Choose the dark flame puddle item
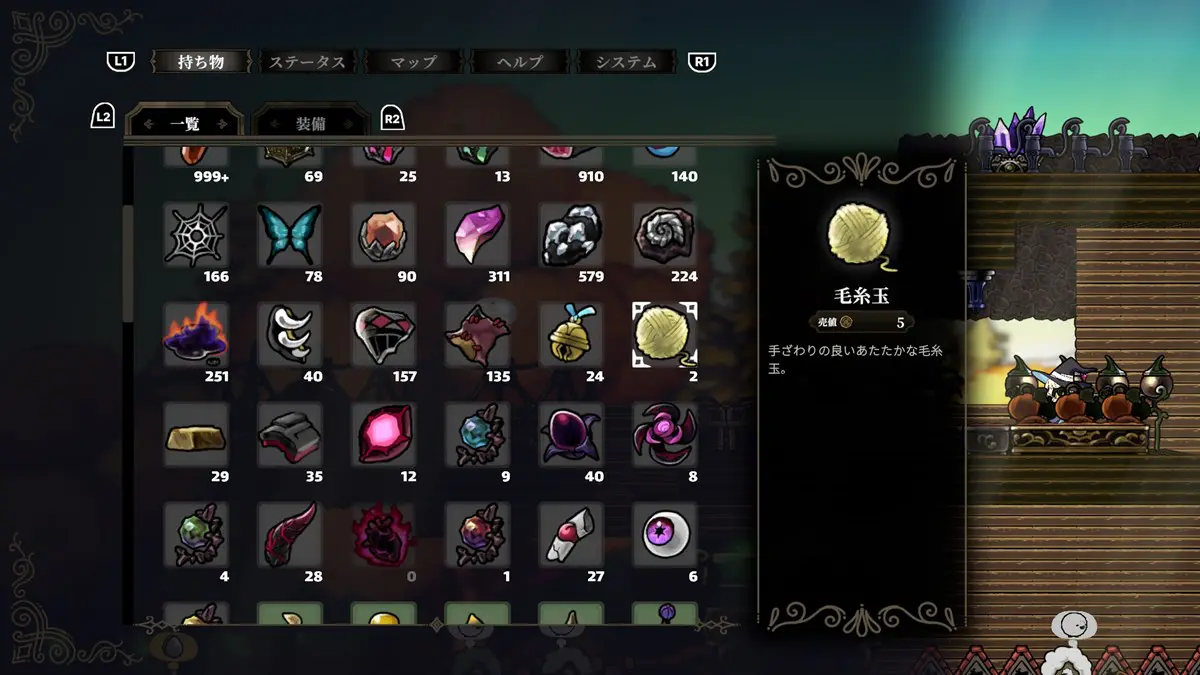 pos(196,334)
